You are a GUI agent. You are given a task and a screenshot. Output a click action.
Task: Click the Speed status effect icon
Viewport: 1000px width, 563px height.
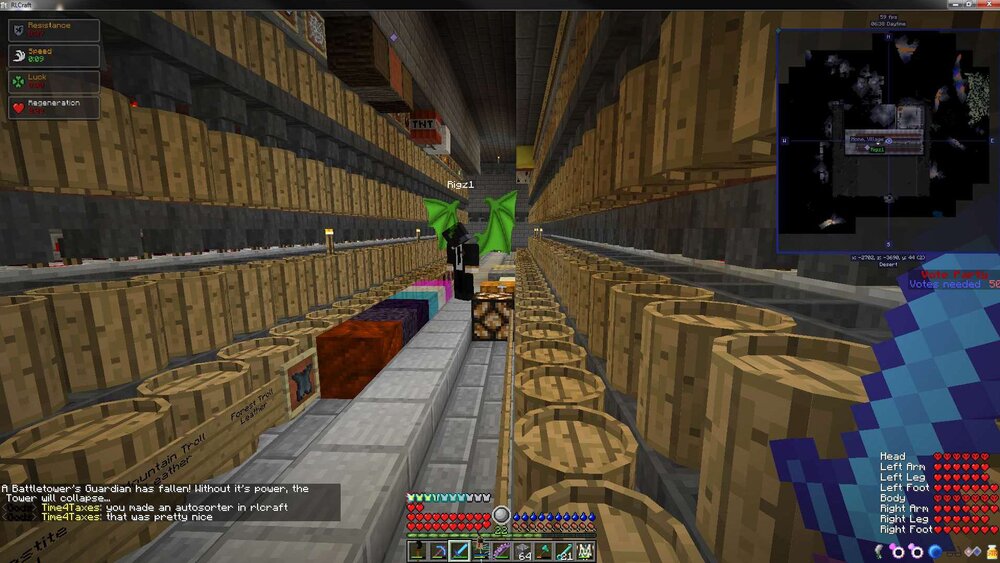coord(17,56)
